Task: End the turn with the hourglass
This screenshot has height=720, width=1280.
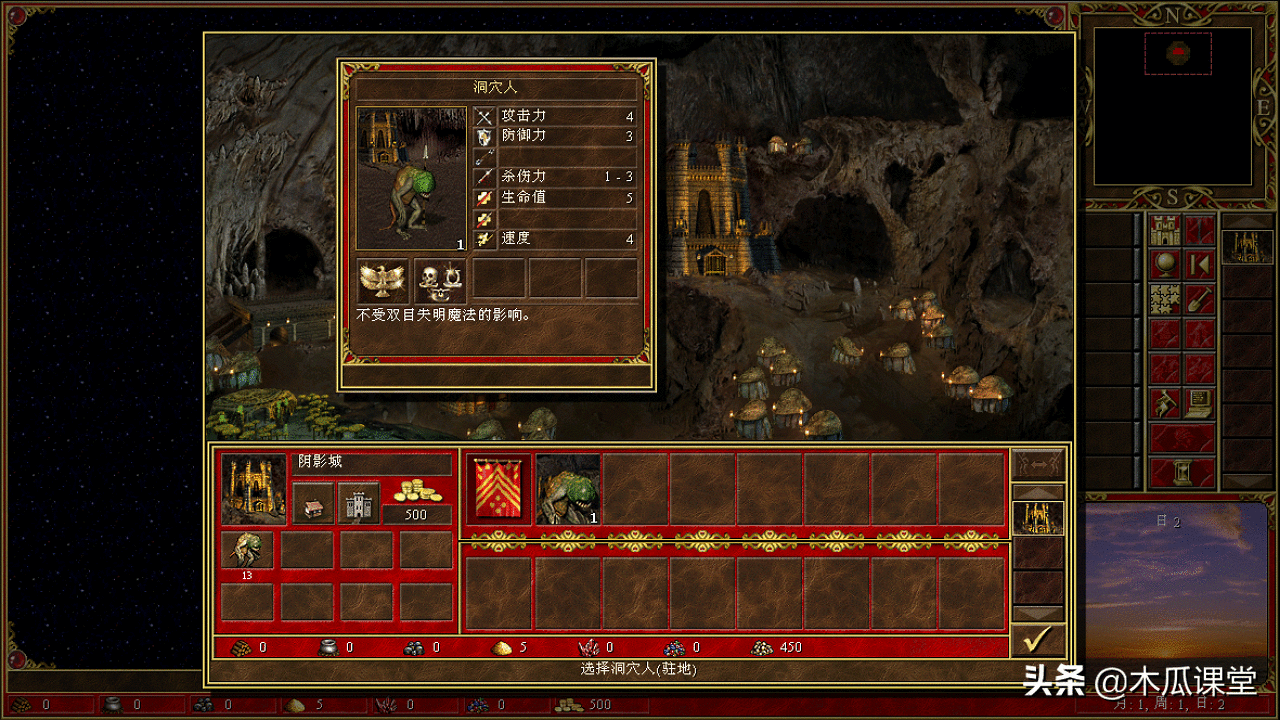Action: click(1182, 472)
